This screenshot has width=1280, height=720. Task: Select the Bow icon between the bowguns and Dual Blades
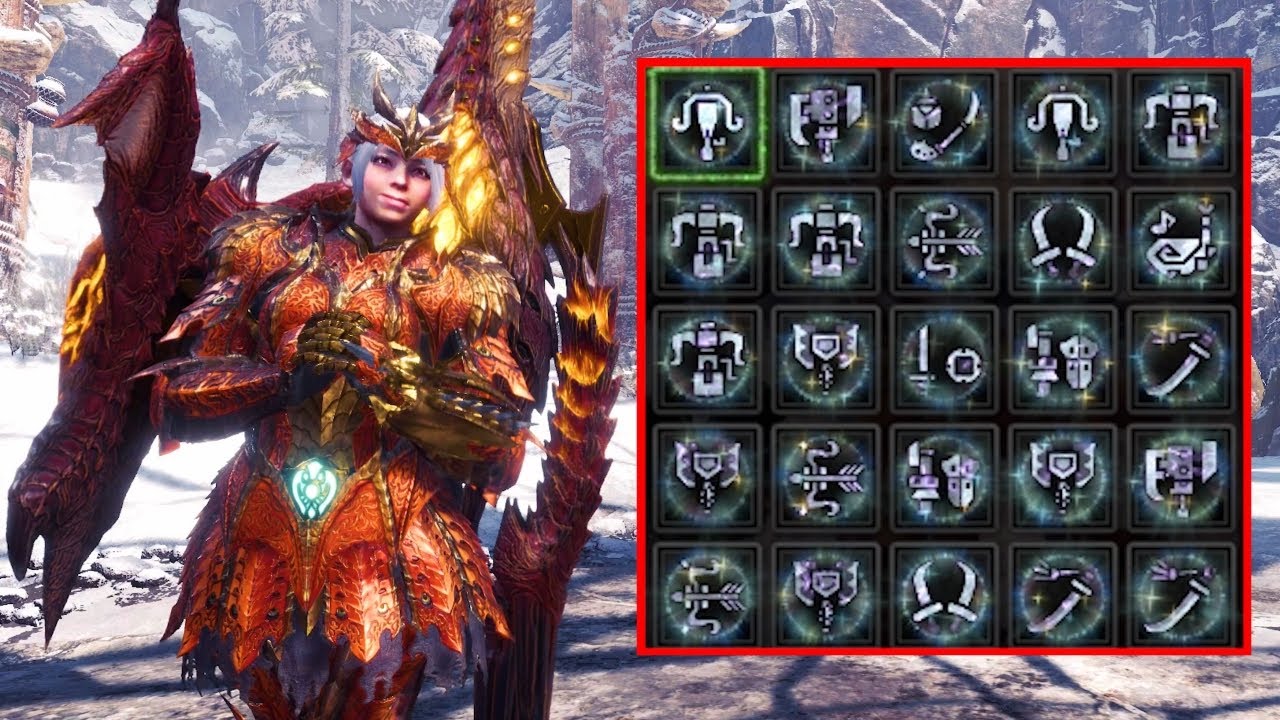pos(945,245)
